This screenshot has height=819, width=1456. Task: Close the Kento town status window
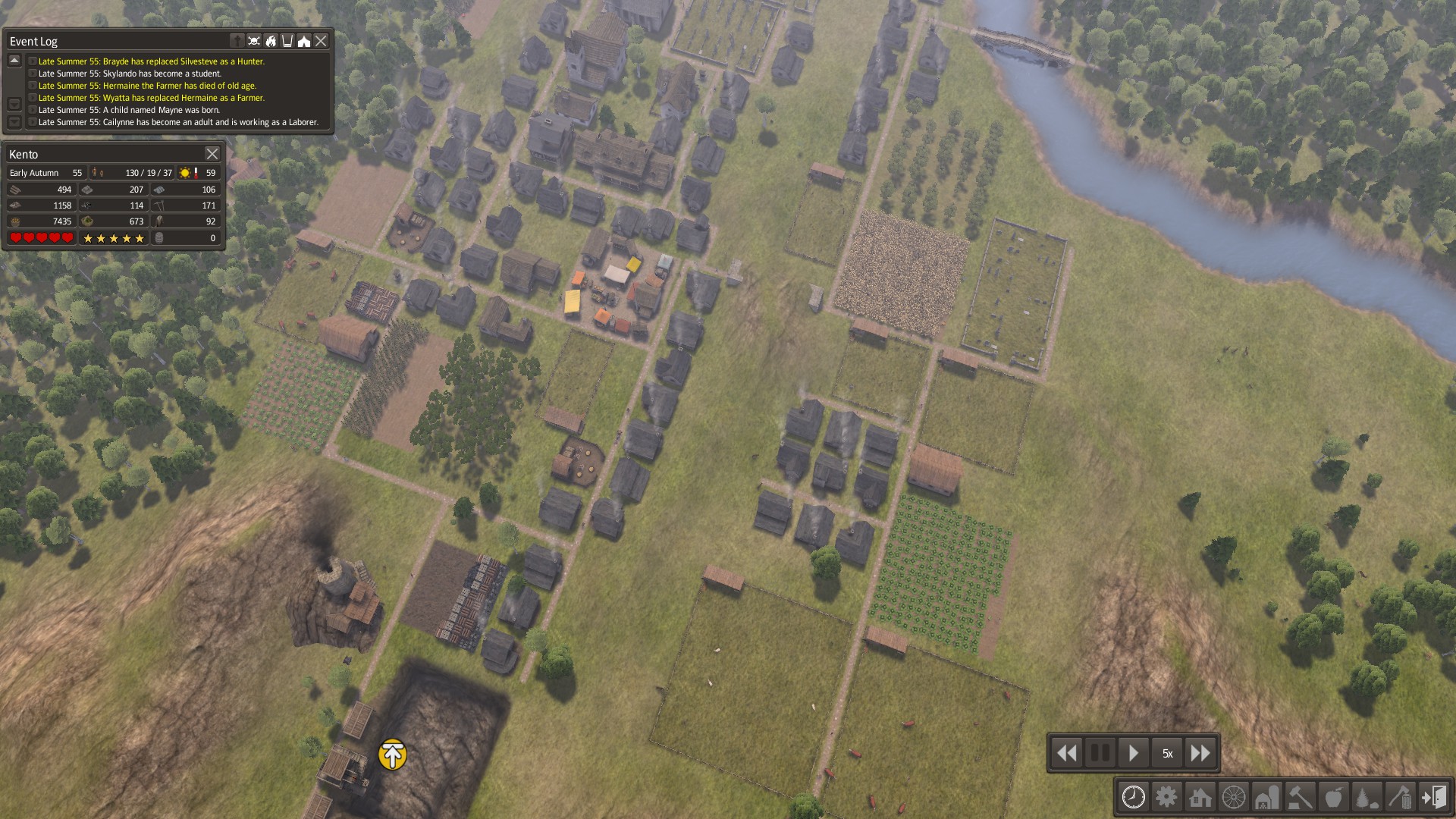[x=212, y=154]
